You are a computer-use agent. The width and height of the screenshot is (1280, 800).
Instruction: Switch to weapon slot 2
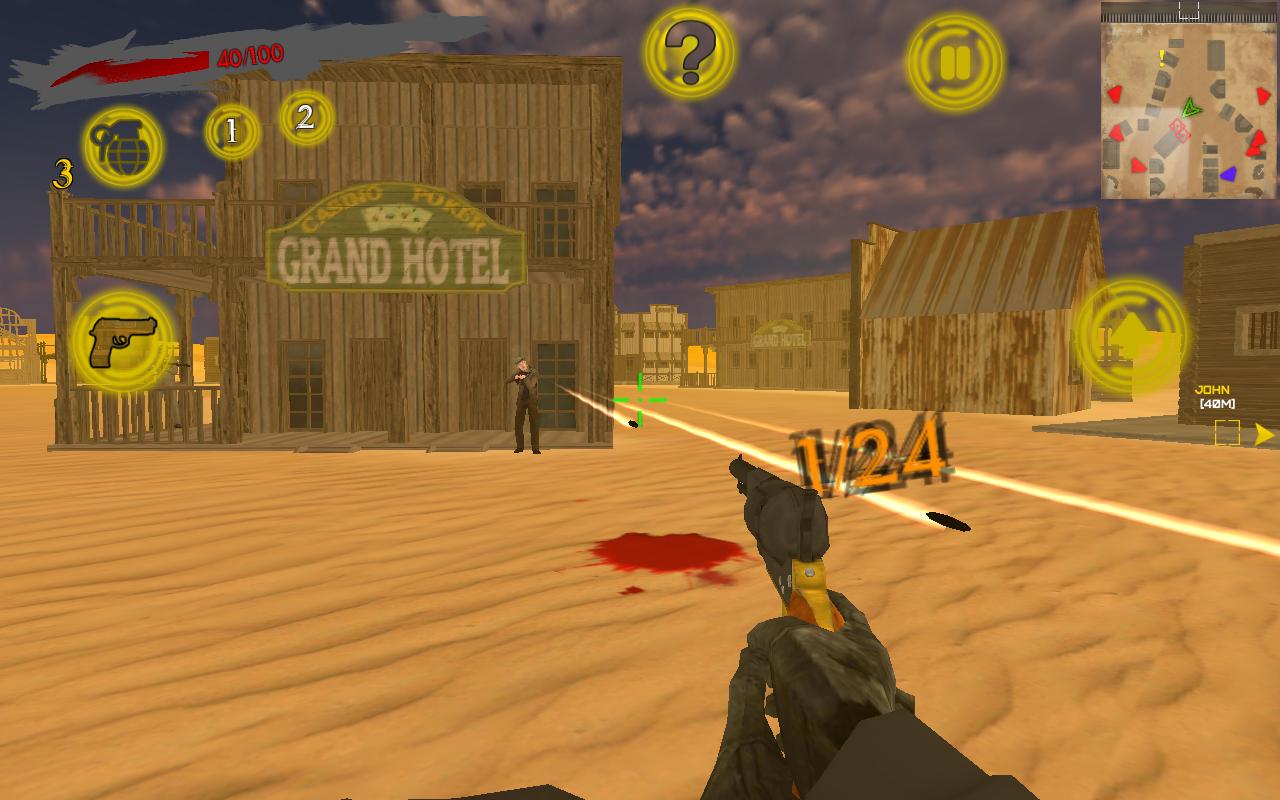point(306,117)
